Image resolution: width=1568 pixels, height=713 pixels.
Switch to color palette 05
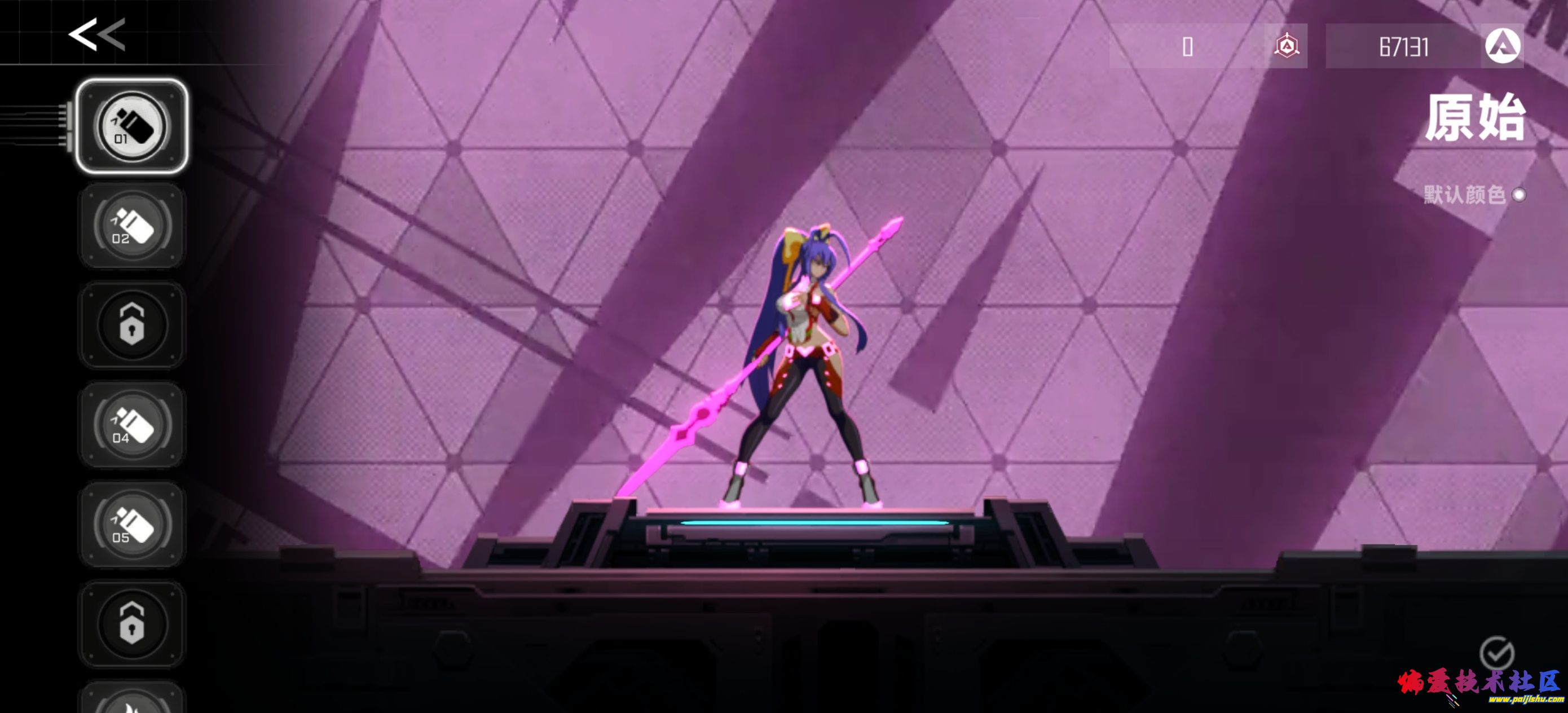click(131, 524)
